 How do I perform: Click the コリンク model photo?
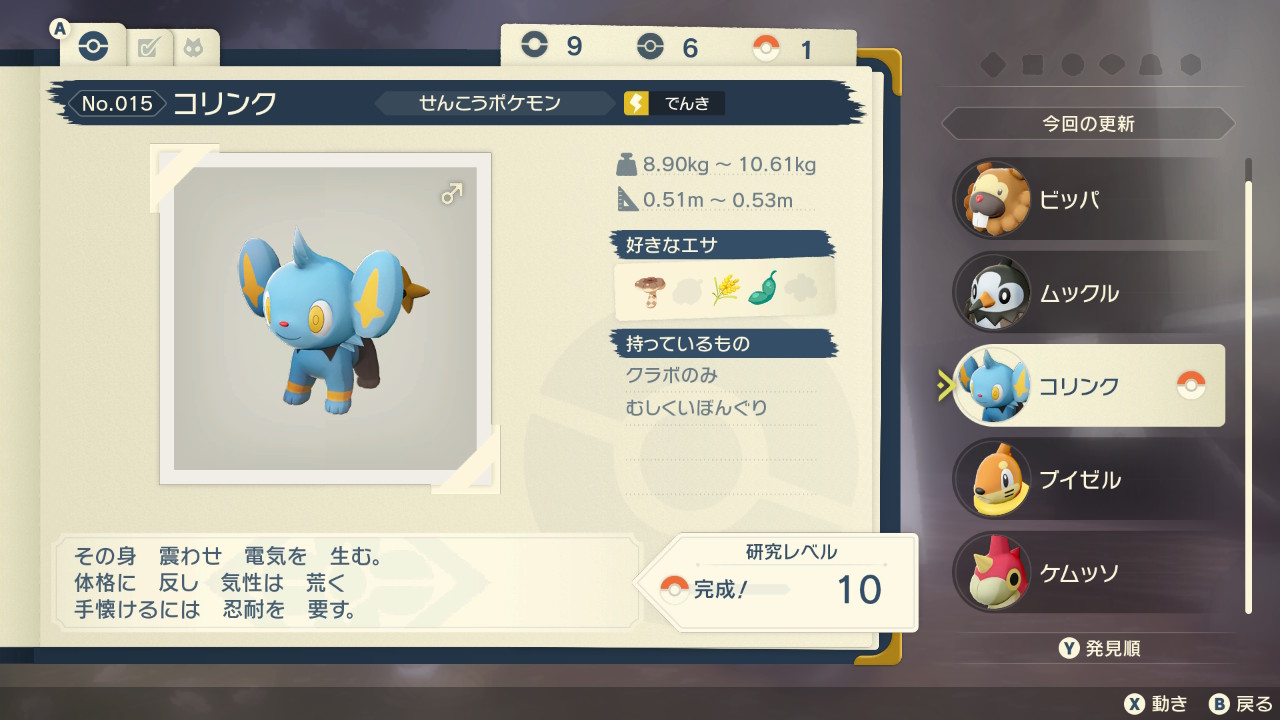325,318
